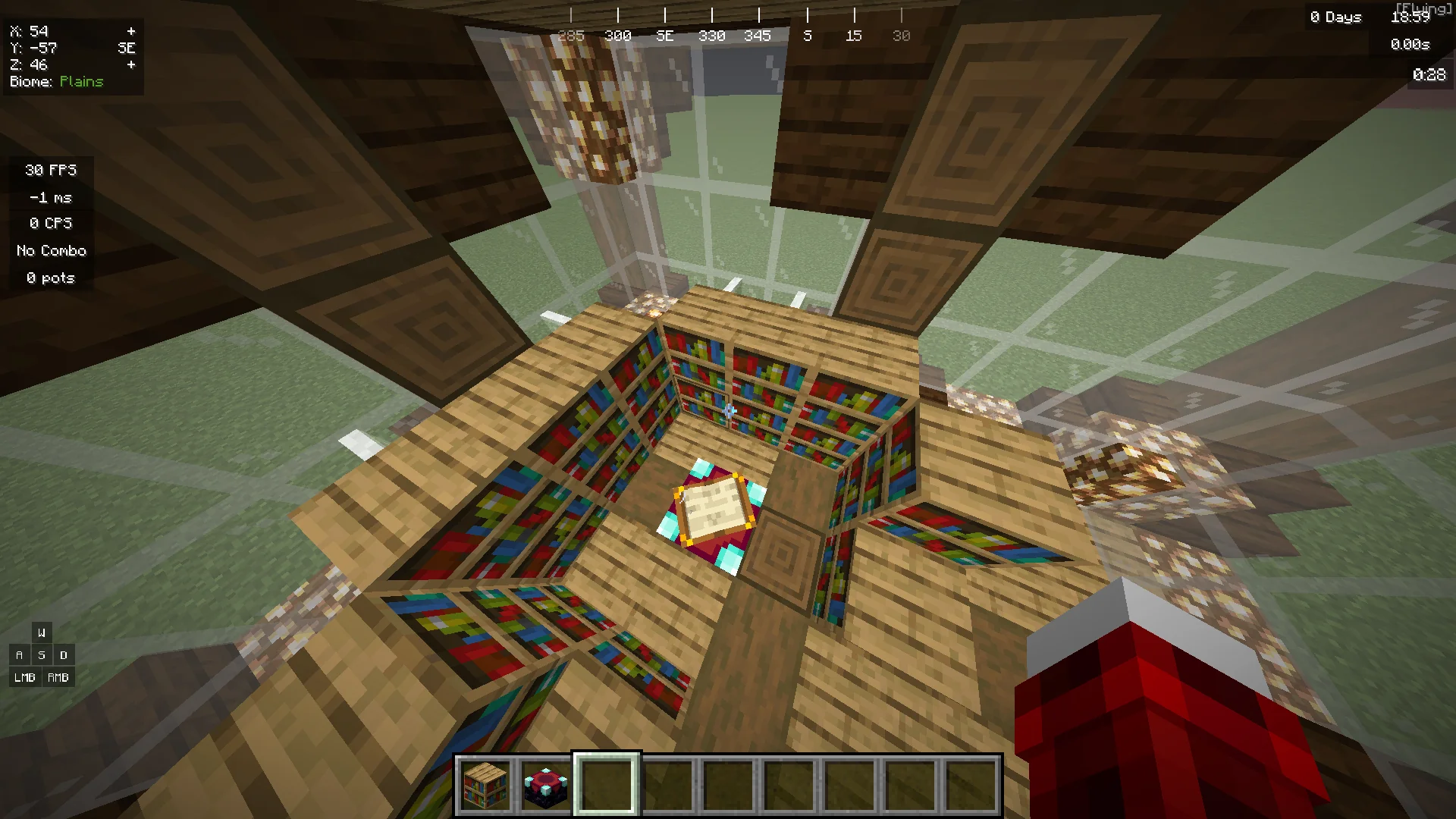Expand the X coordinate plus indicator
1456x819 pixels.
(132, 31)
